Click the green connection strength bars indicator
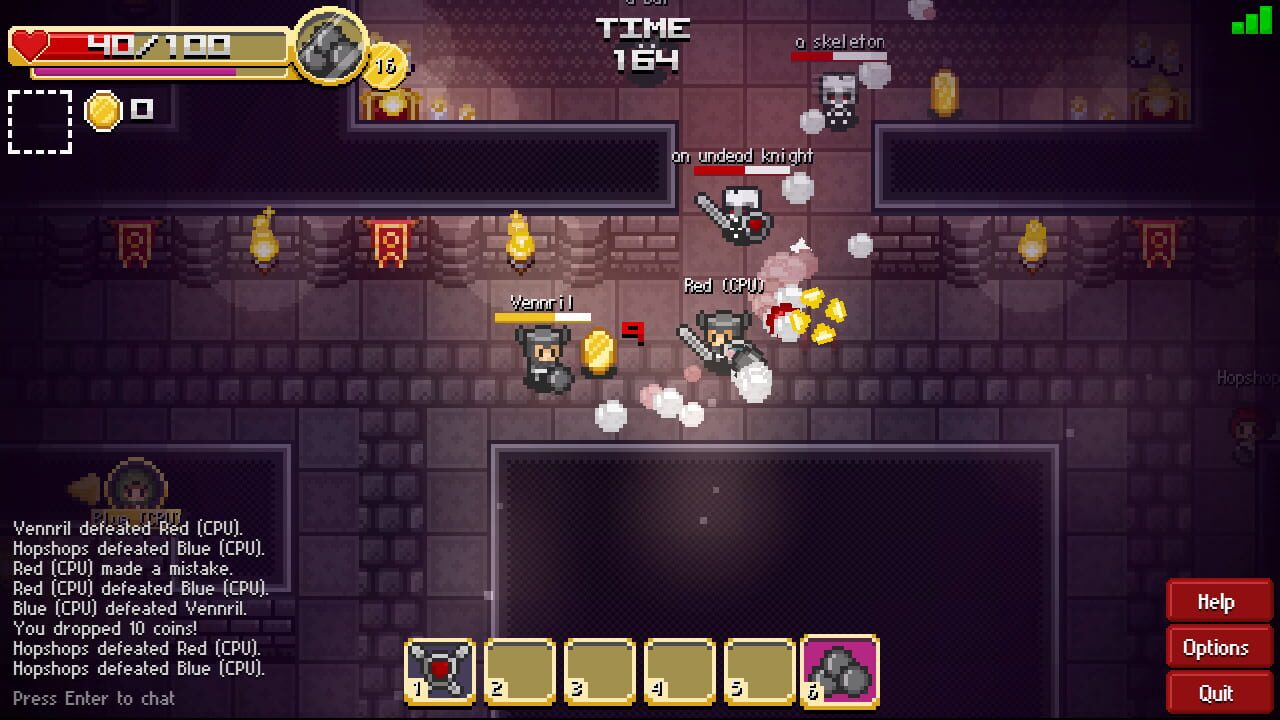Screen dimensions: 1280x720 1252,22
